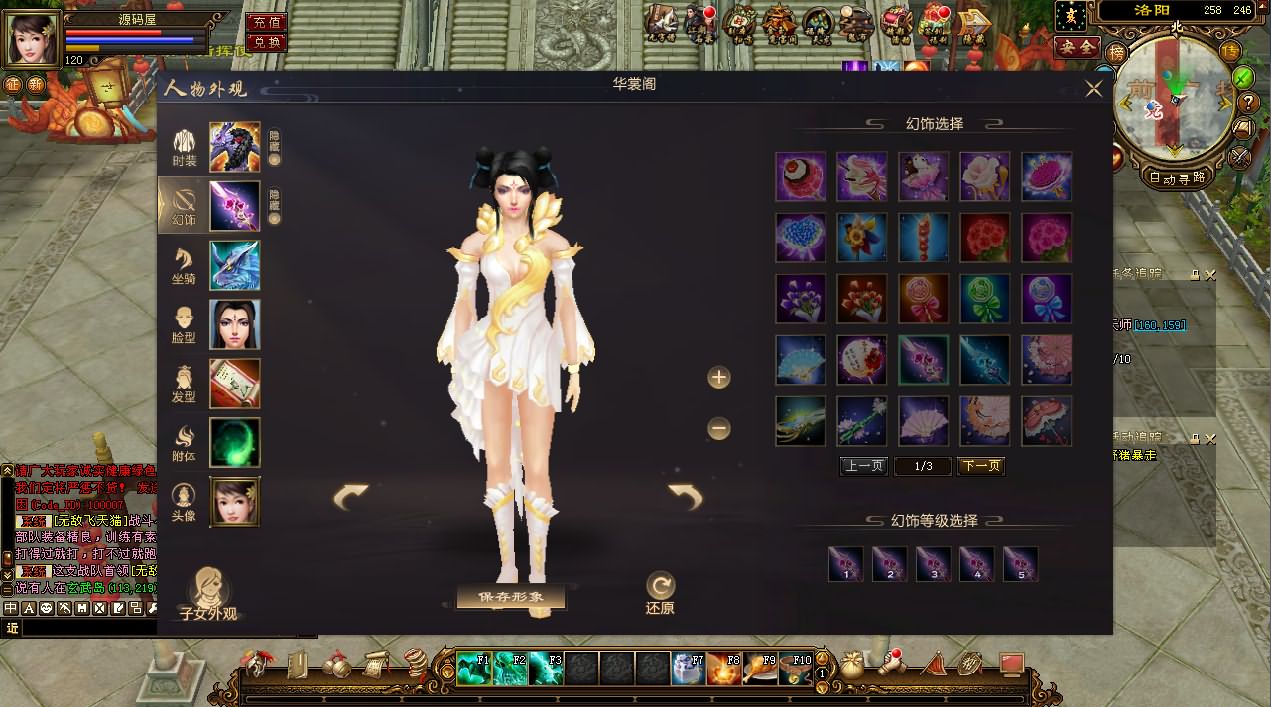Click the 兑换 exchange button

click(x=265, y=42)
